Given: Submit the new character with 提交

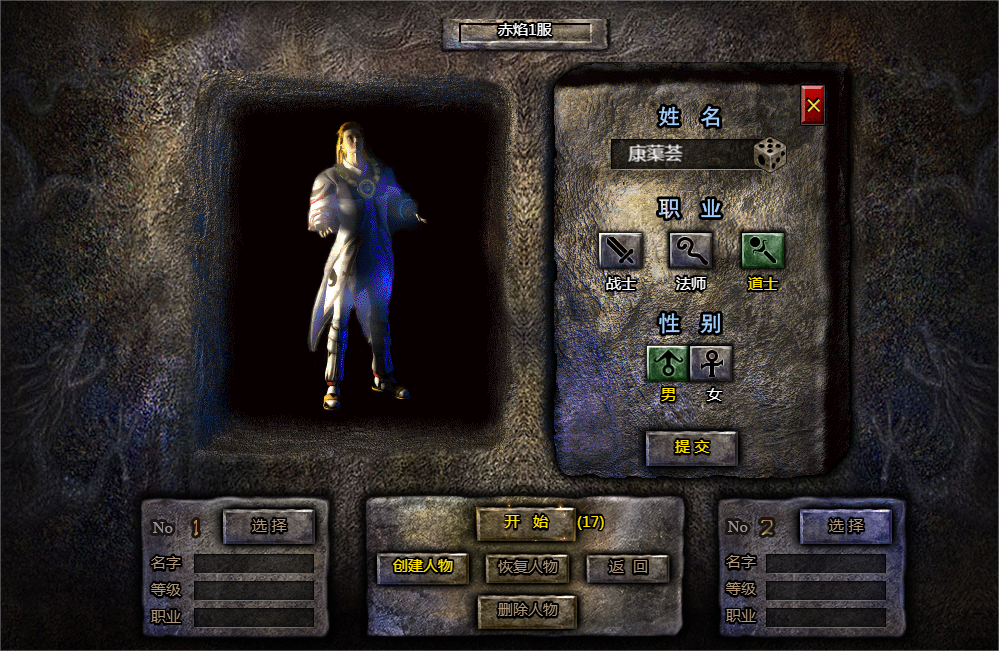Looking at the screenshot, I should click(691, 448).
